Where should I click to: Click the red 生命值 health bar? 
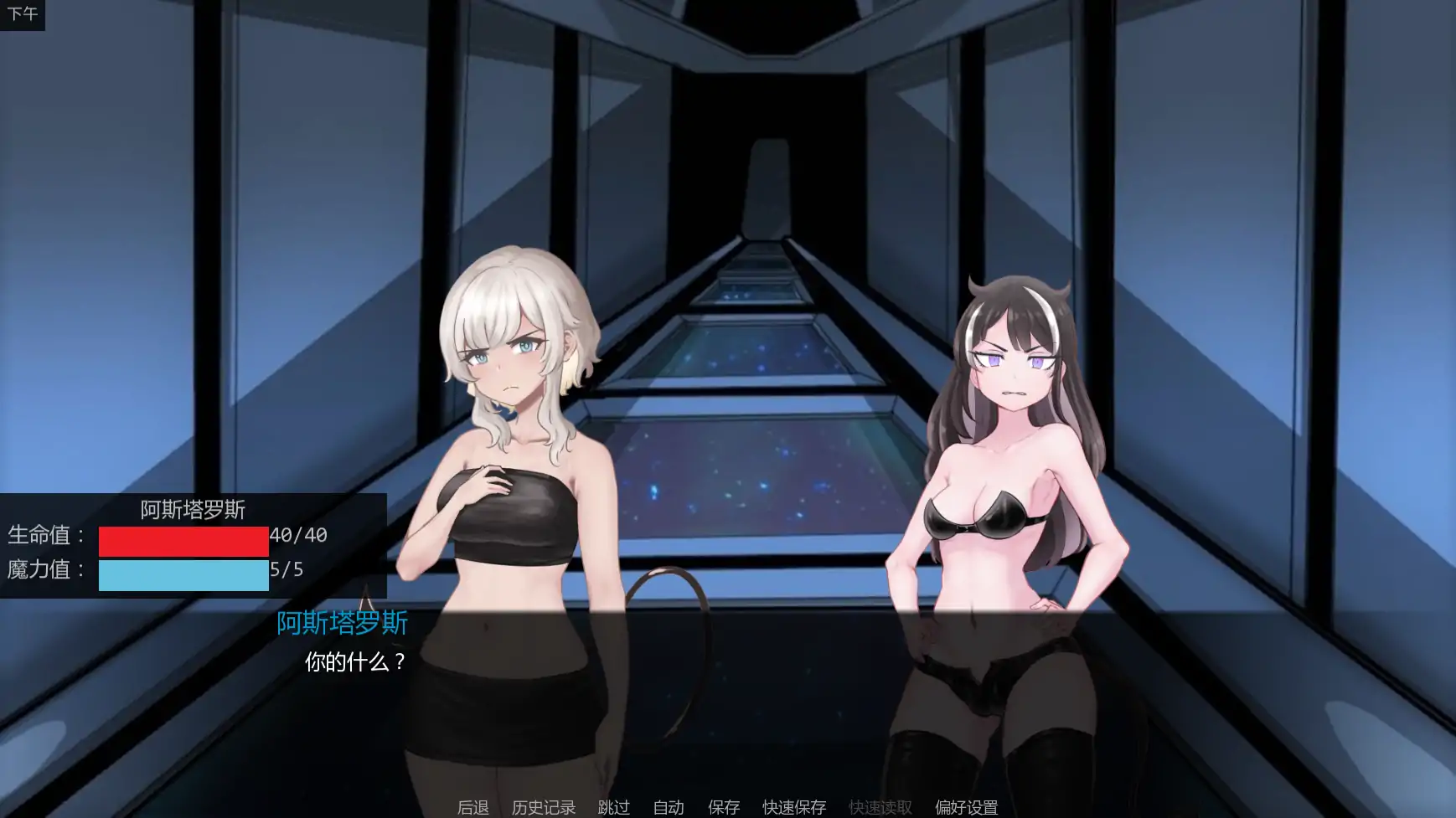pyautogui.click(x=183, y=541)
